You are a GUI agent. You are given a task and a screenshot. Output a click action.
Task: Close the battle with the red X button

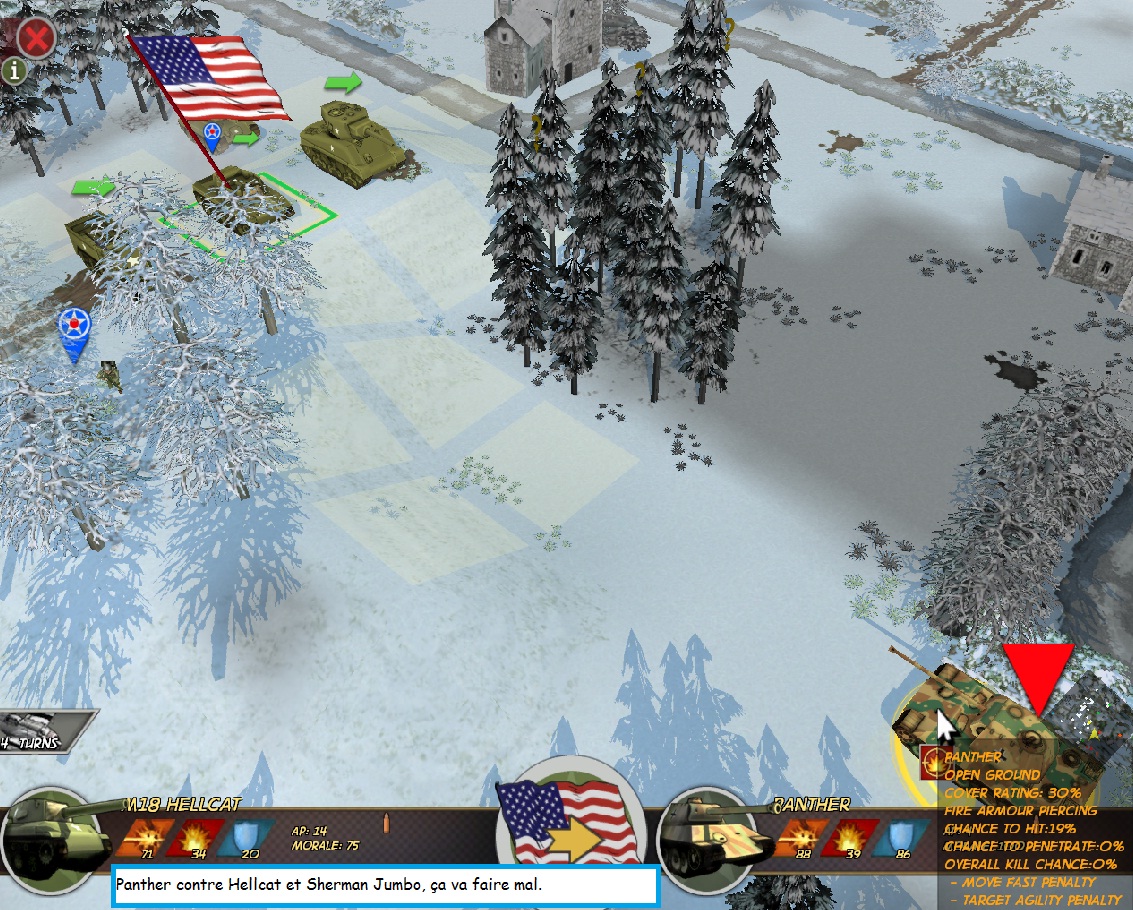(x=37, y=39)
